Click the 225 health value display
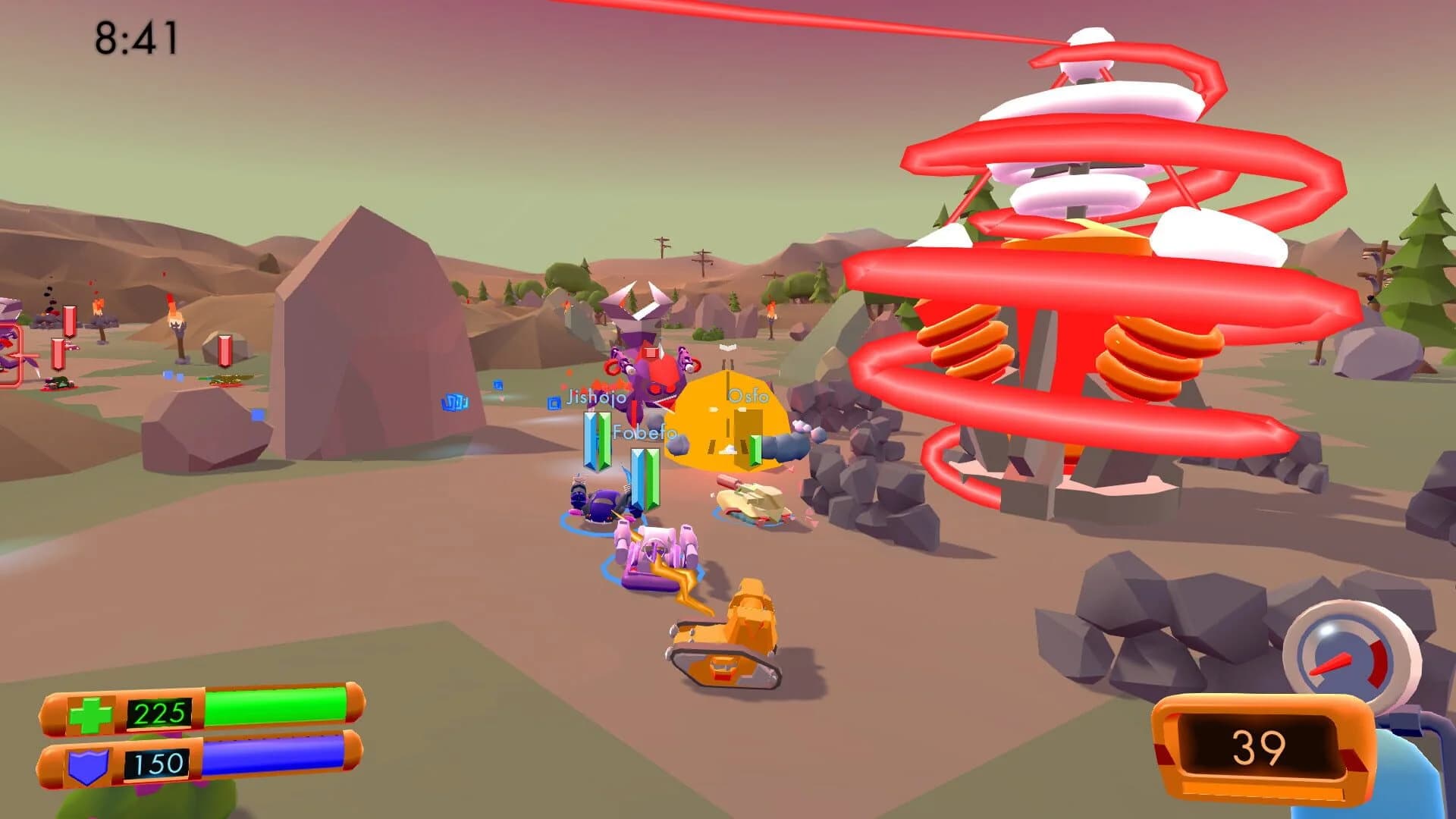Image resolution: width=1456 pixels, height=819 pixels. 158,712
